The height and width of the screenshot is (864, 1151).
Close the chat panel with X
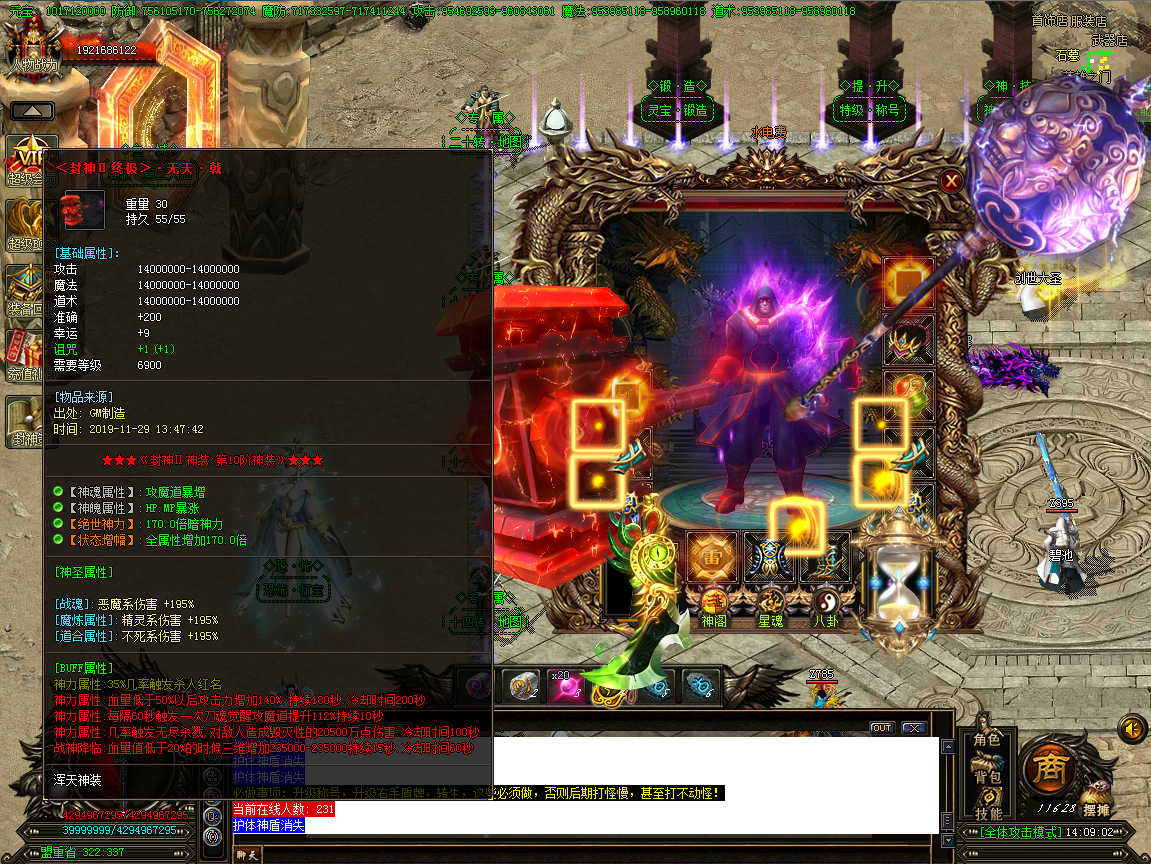coord(913,728)
